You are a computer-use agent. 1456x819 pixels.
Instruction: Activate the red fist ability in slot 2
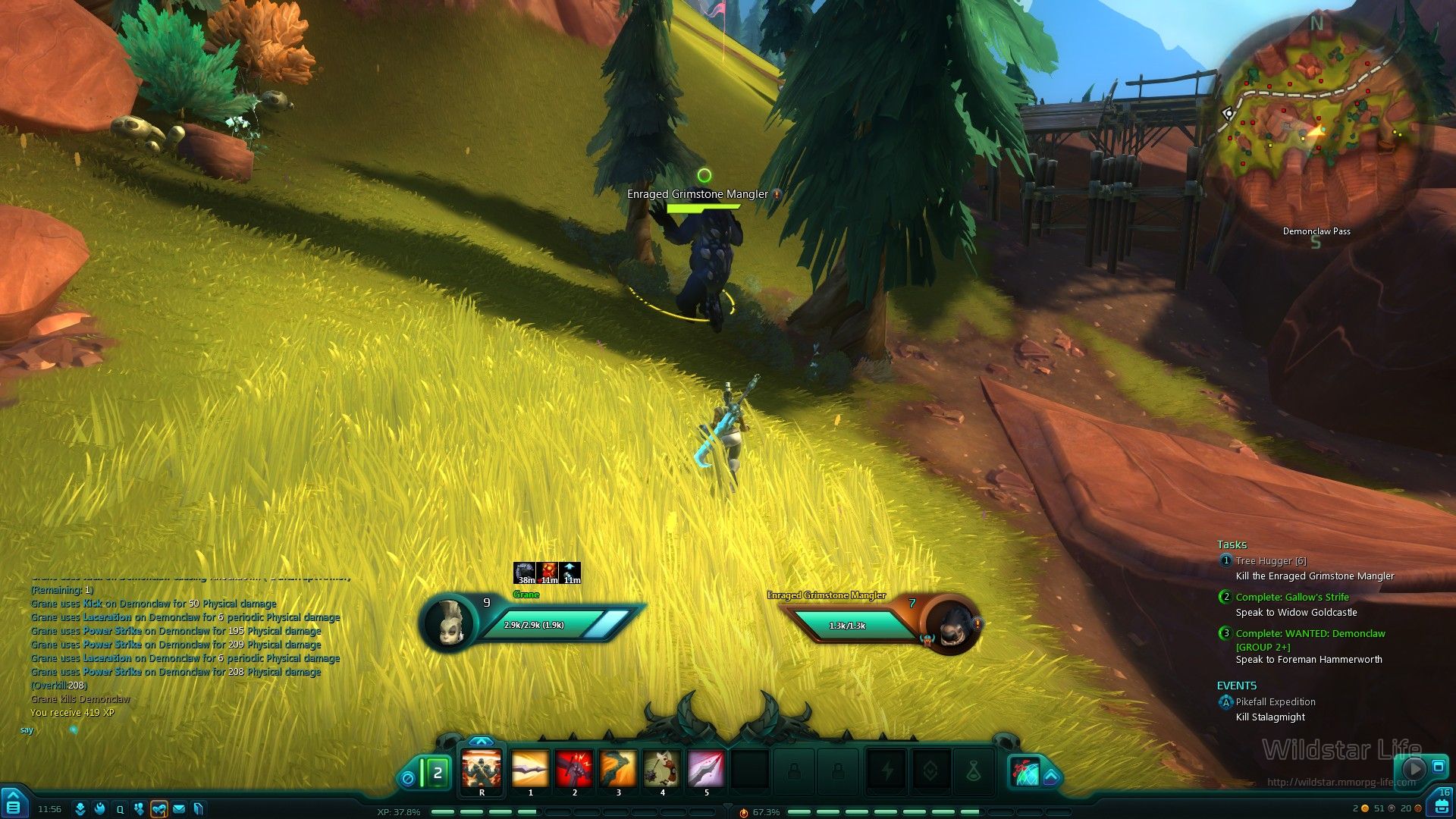tap(574, 770)
